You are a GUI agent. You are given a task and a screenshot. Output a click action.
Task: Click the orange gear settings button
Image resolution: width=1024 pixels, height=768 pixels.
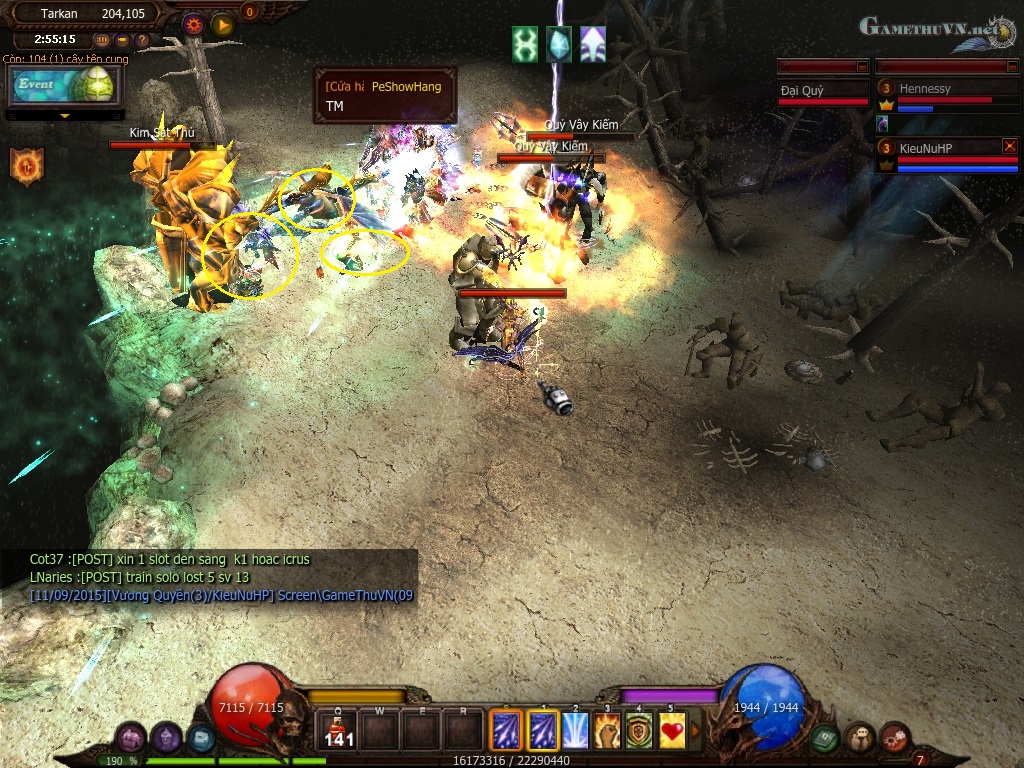tap(194, 23)
